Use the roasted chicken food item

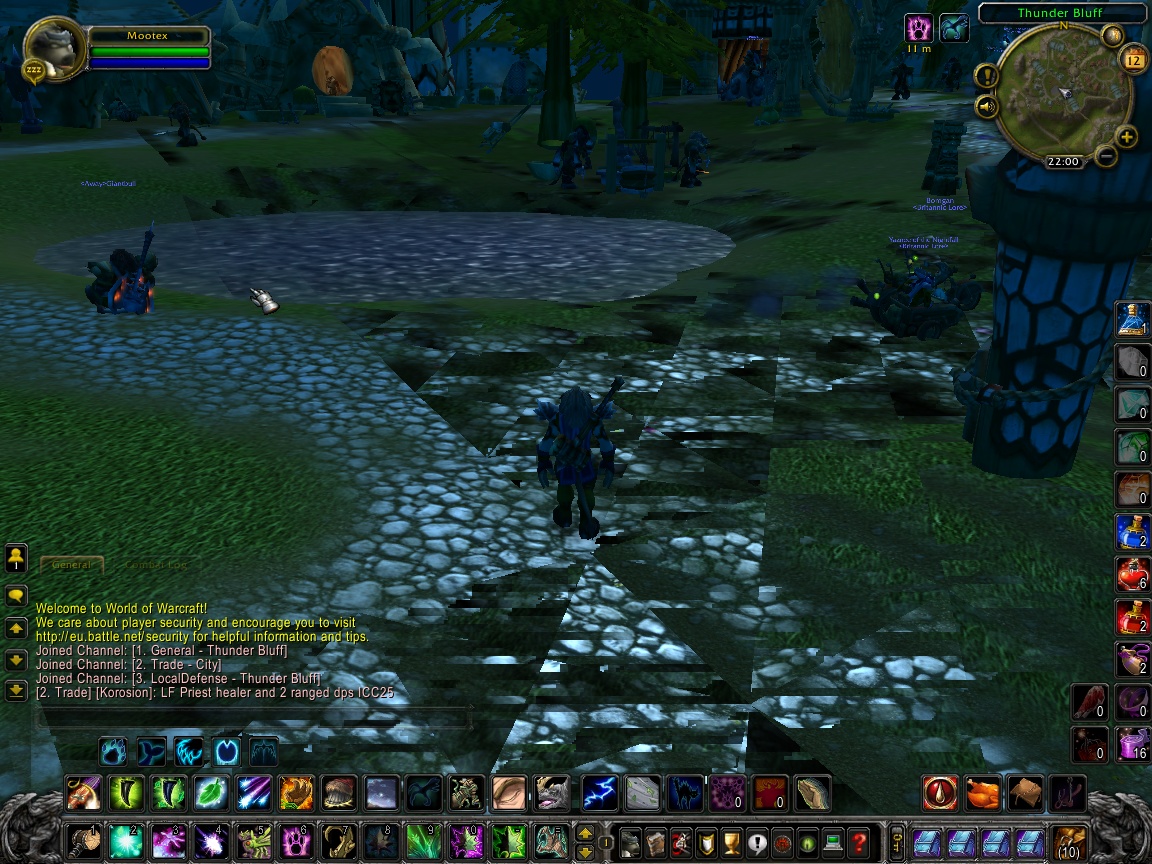(x=983, y=794)
